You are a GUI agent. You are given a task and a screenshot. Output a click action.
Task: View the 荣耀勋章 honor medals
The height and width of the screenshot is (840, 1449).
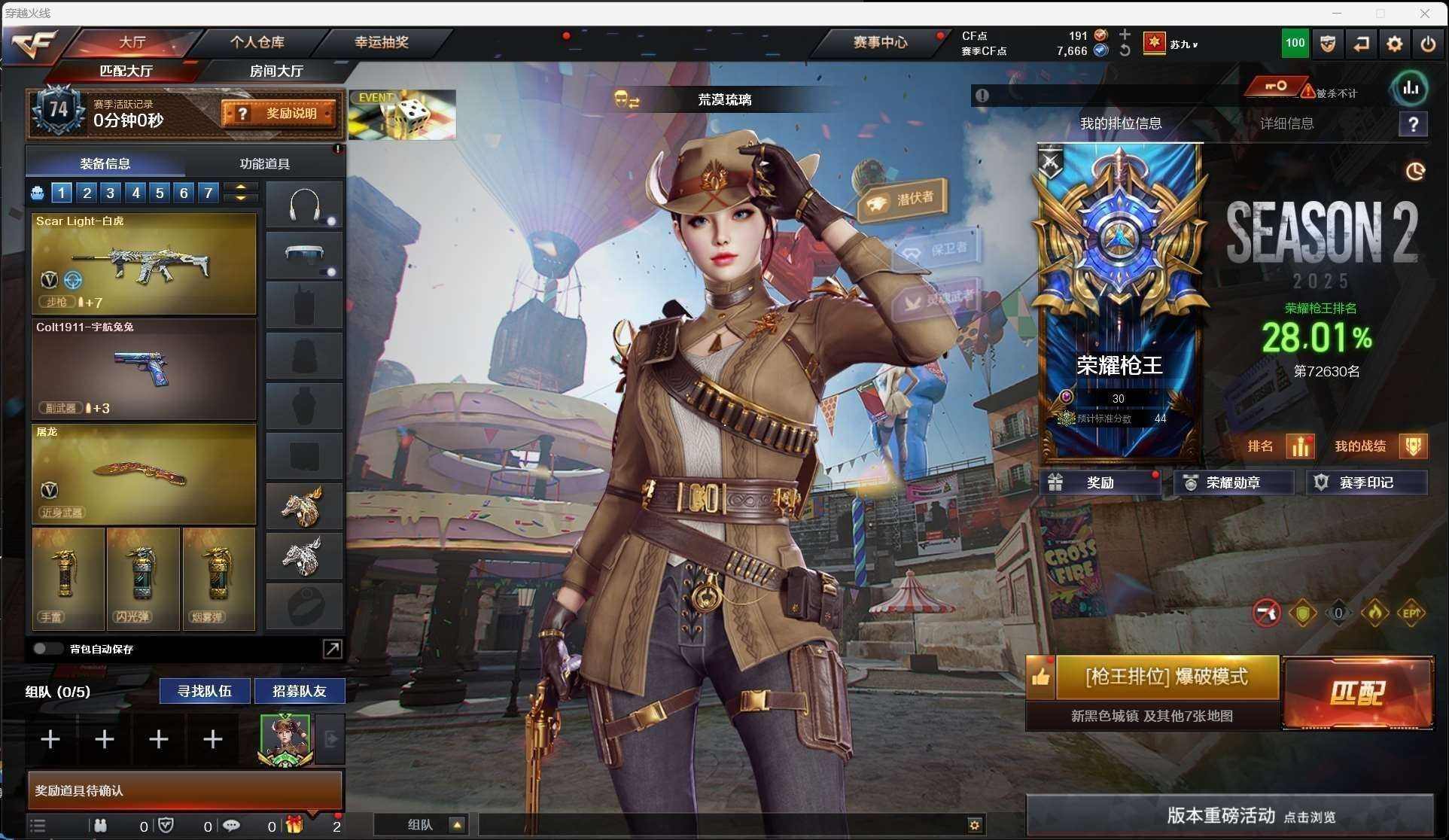[x=1232, y=482]
